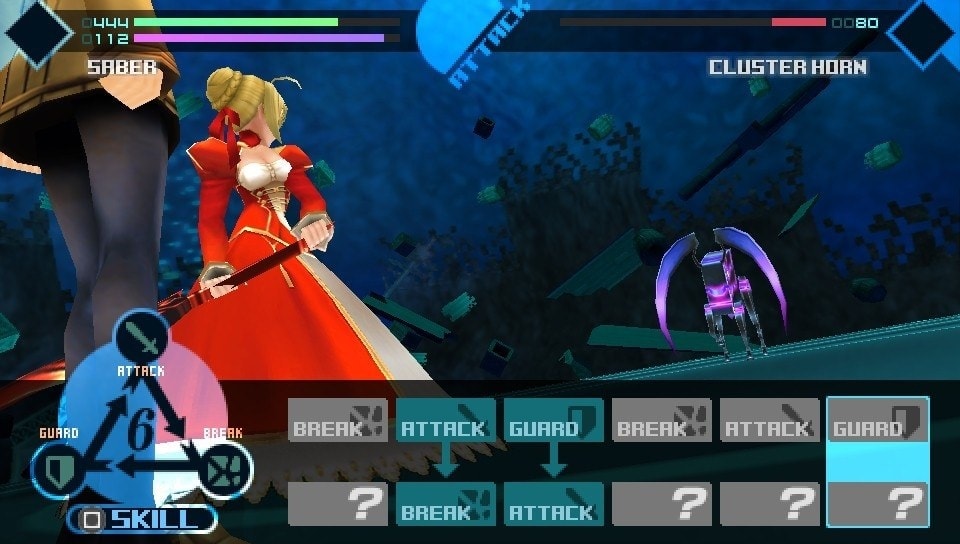Open the Skill menu
Screen dimensions: 960x544
(141, 519)
